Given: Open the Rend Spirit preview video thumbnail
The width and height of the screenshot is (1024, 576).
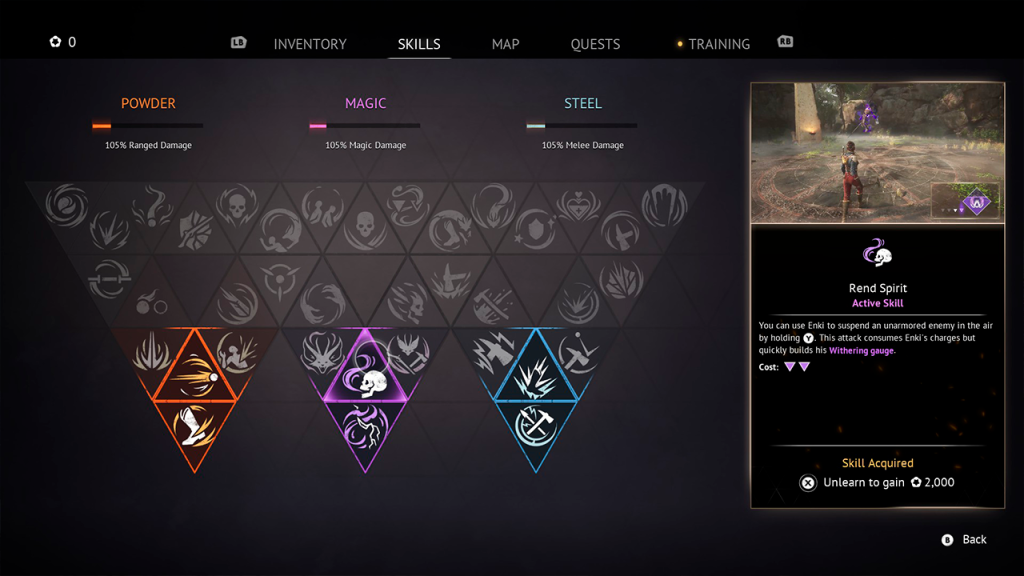Looking at the screenshot, I should click(877, 153).
